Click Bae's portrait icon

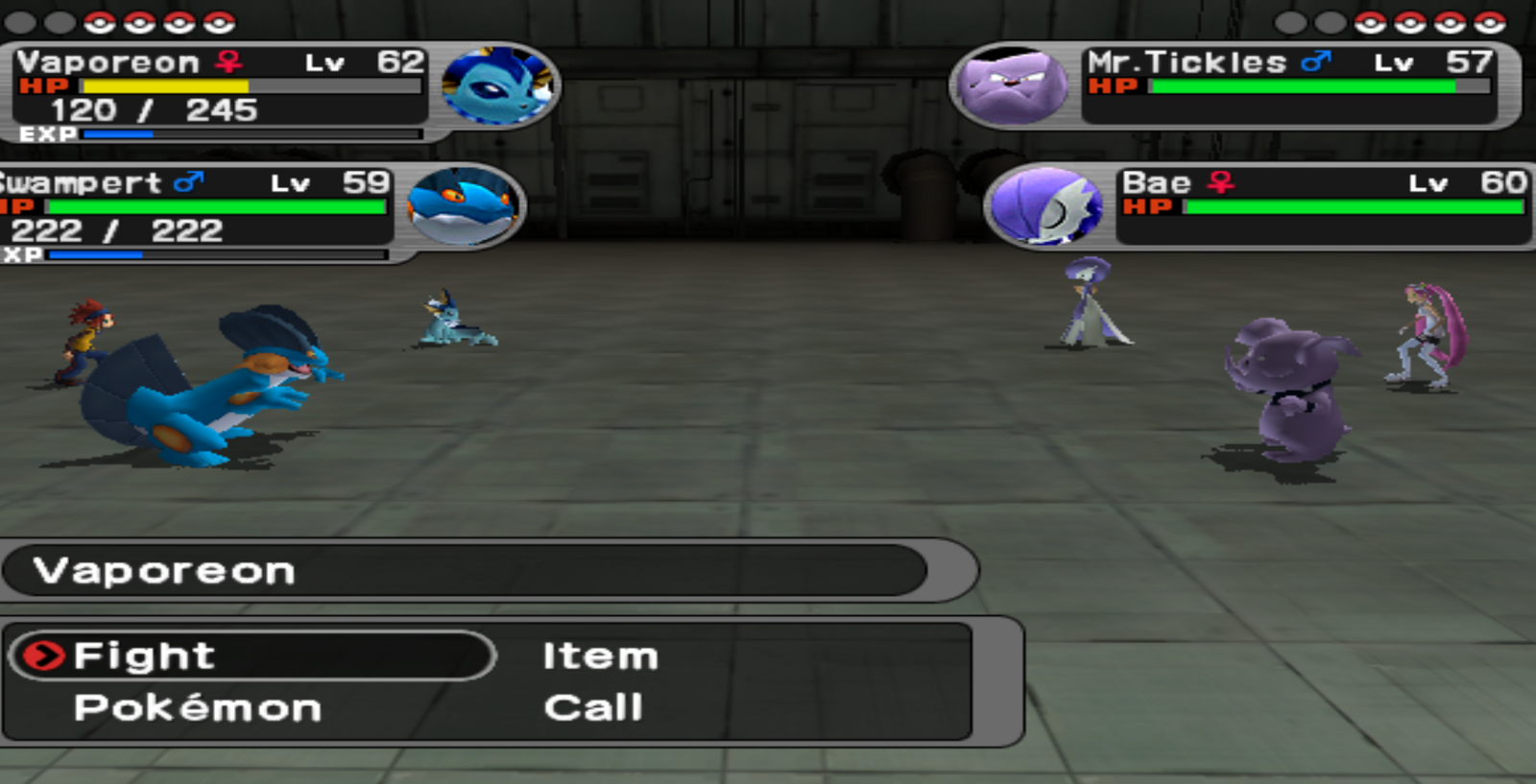point(1046,205)
